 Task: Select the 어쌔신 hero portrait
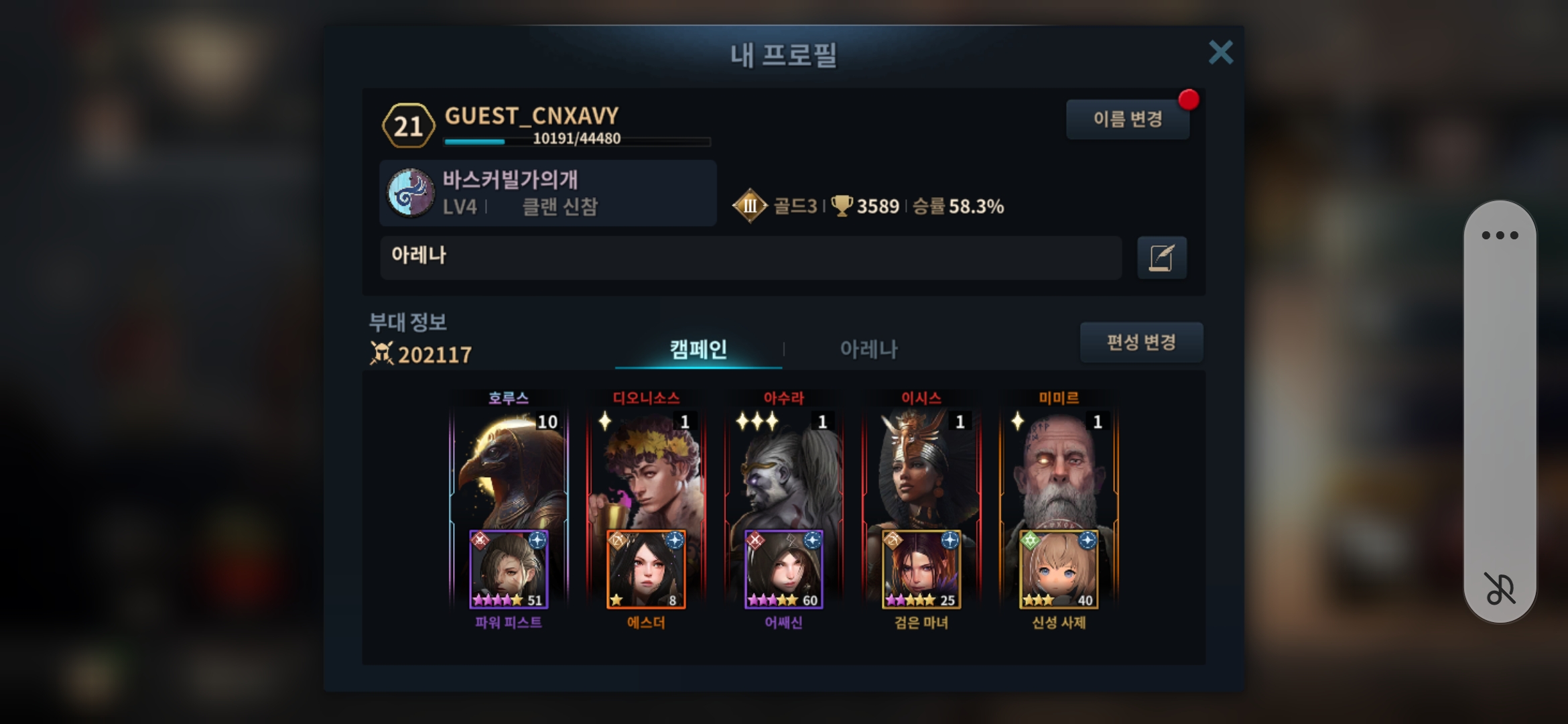tap(783, 570)
